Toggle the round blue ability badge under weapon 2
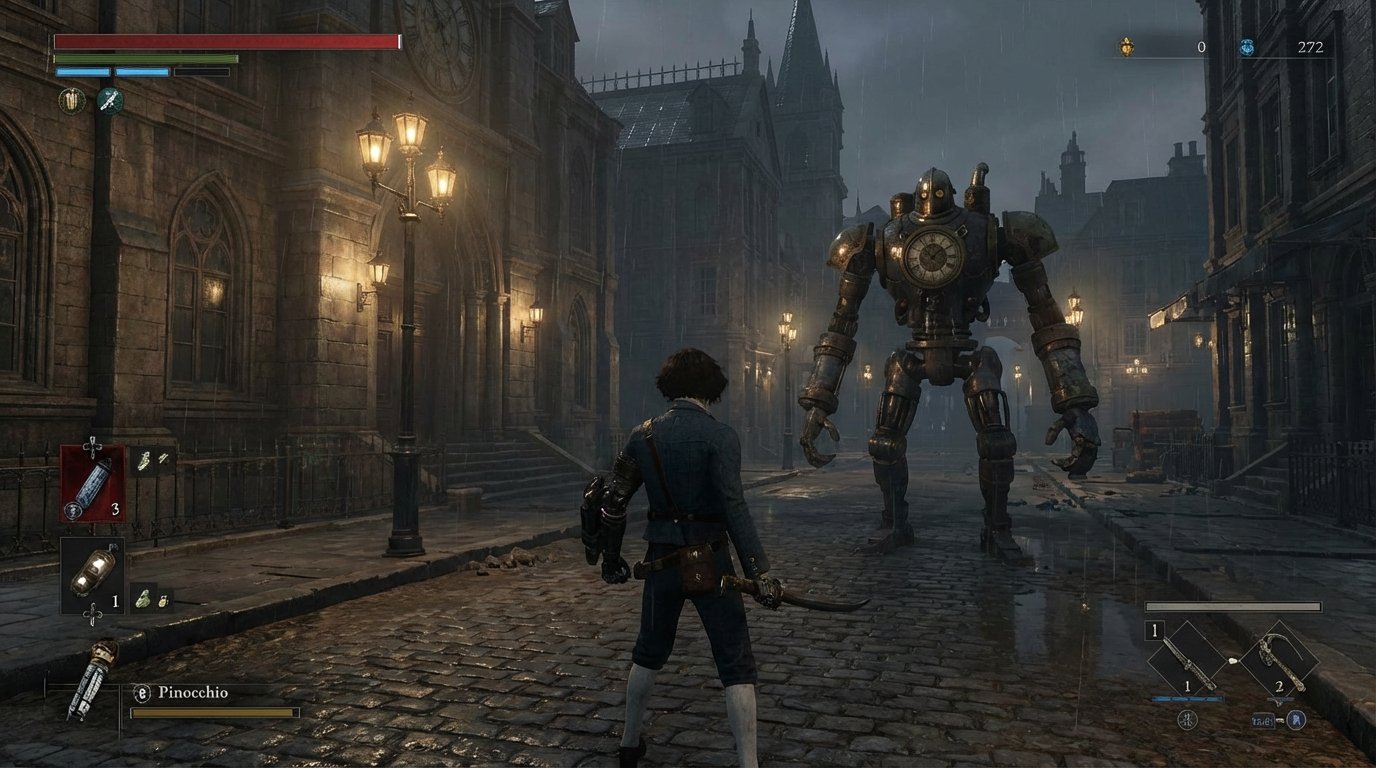This screenshot has width=1376, height=768. tap(1296, 720)
